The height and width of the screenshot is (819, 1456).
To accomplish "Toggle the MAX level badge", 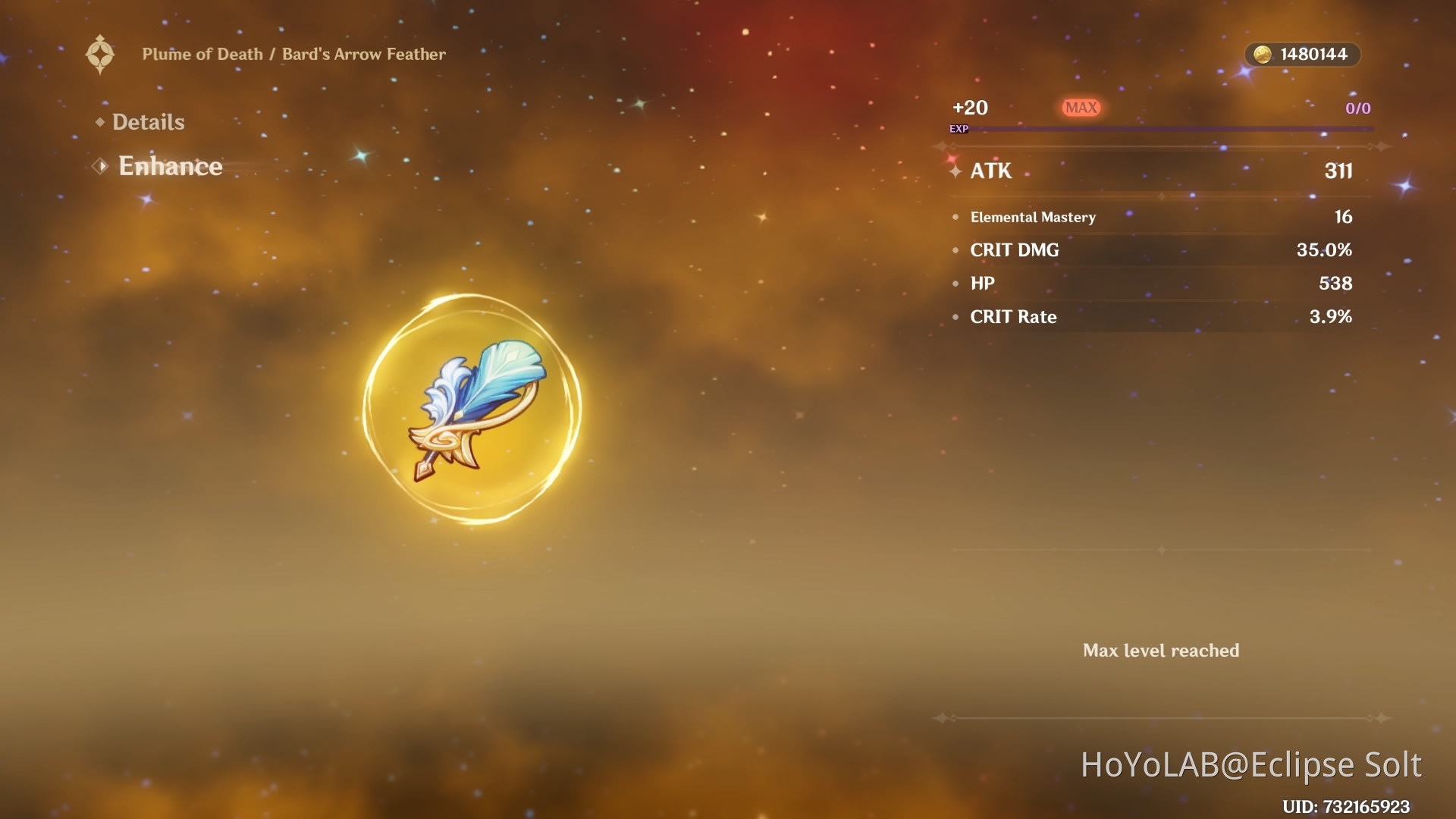I will pyautogui.click(x=1081, y=108).
